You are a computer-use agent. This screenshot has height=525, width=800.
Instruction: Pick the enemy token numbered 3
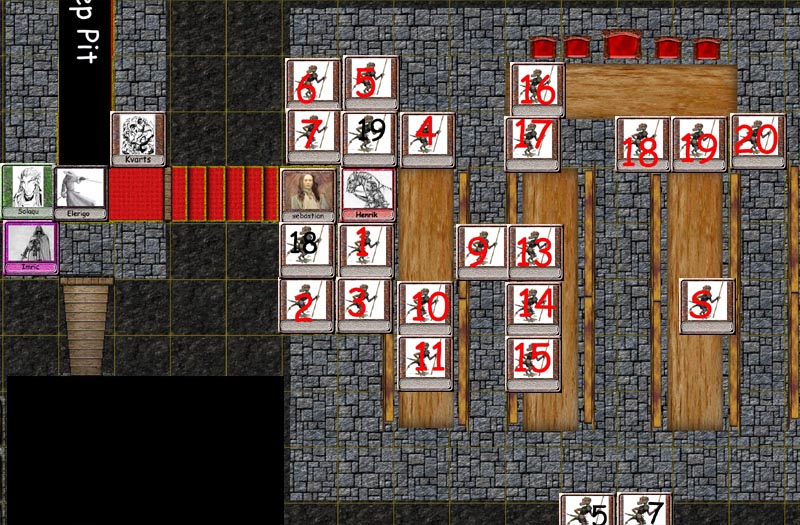tap(364, 305)
